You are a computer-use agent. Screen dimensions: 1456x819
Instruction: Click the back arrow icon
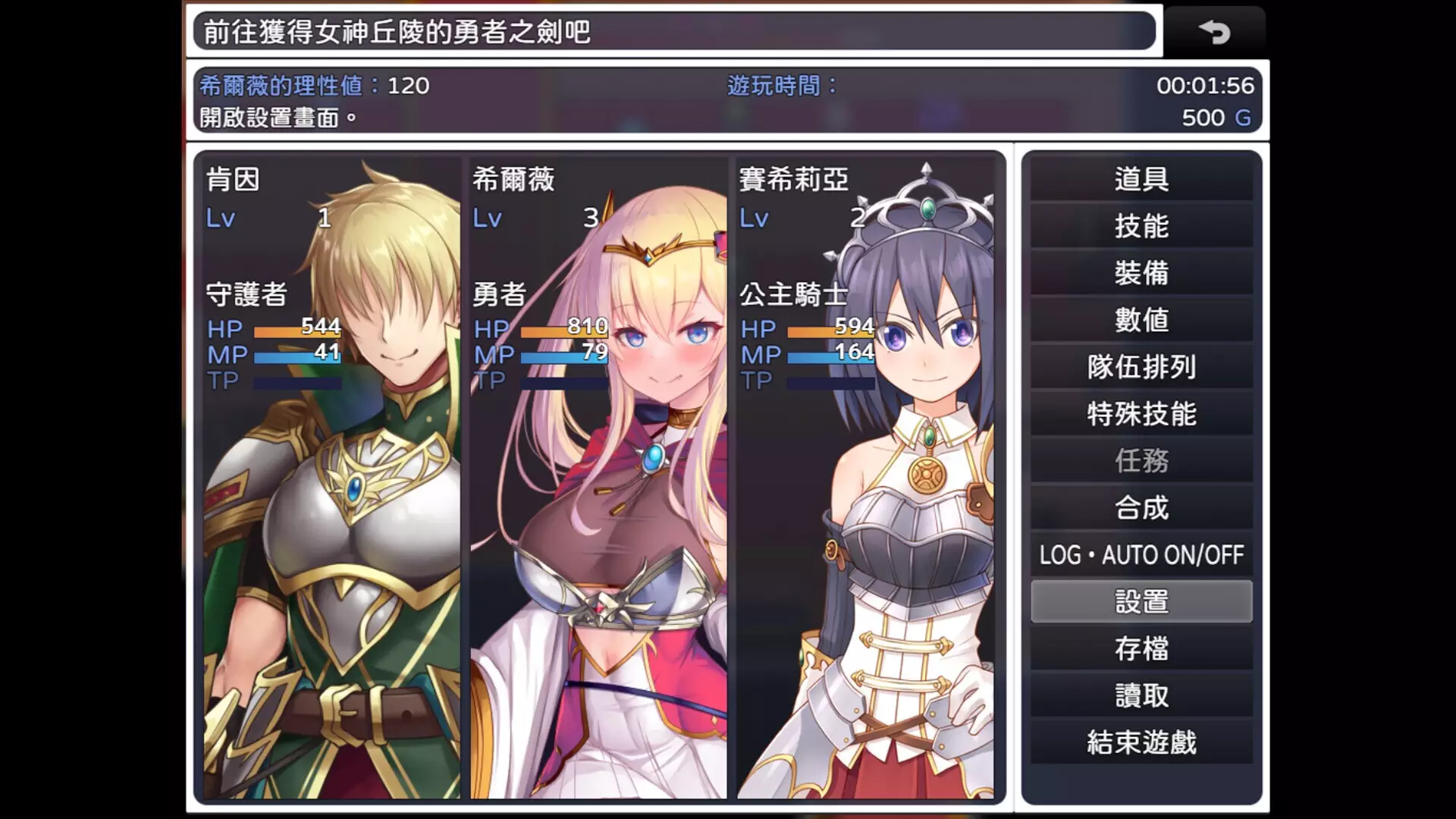pyautogui.click(x=1216, y=32)
